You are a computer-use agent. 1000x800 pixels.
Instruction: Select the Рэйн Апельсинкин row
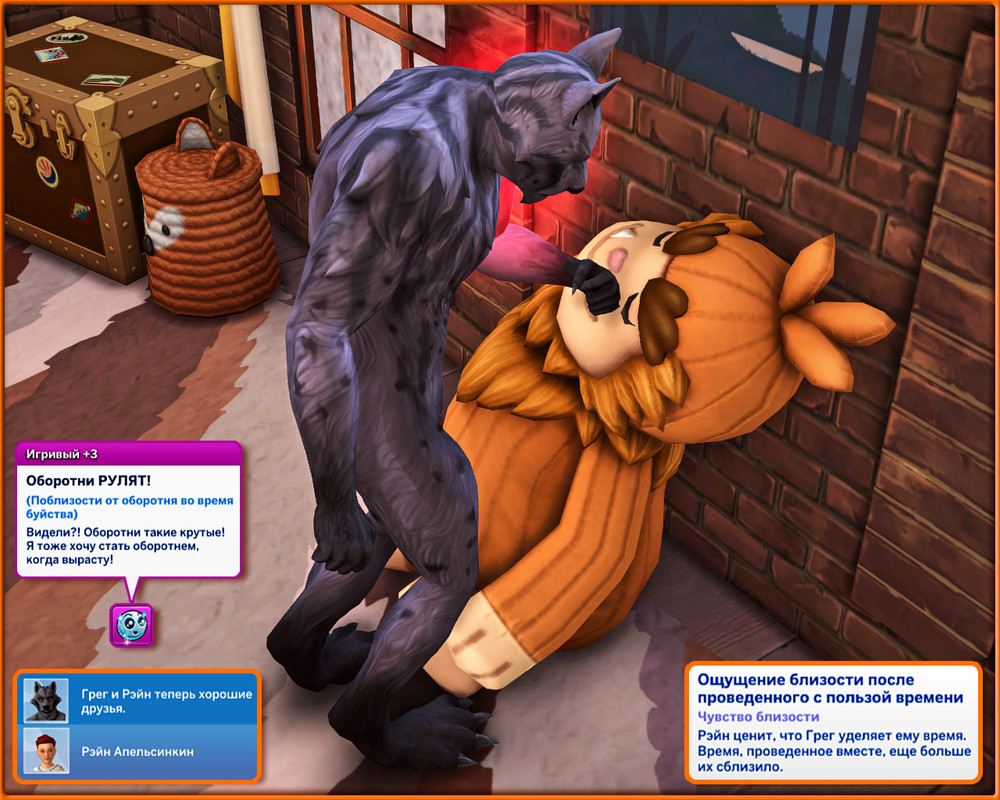(x=138, y=752)
